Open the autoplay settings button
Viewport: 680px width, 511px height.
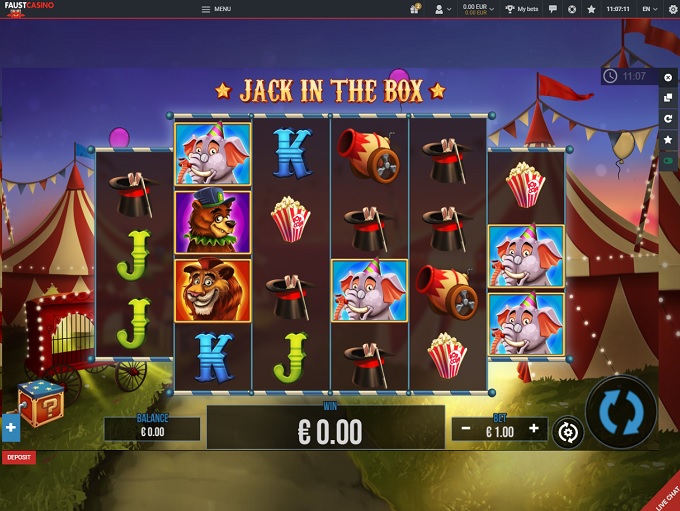coord(568,432)
